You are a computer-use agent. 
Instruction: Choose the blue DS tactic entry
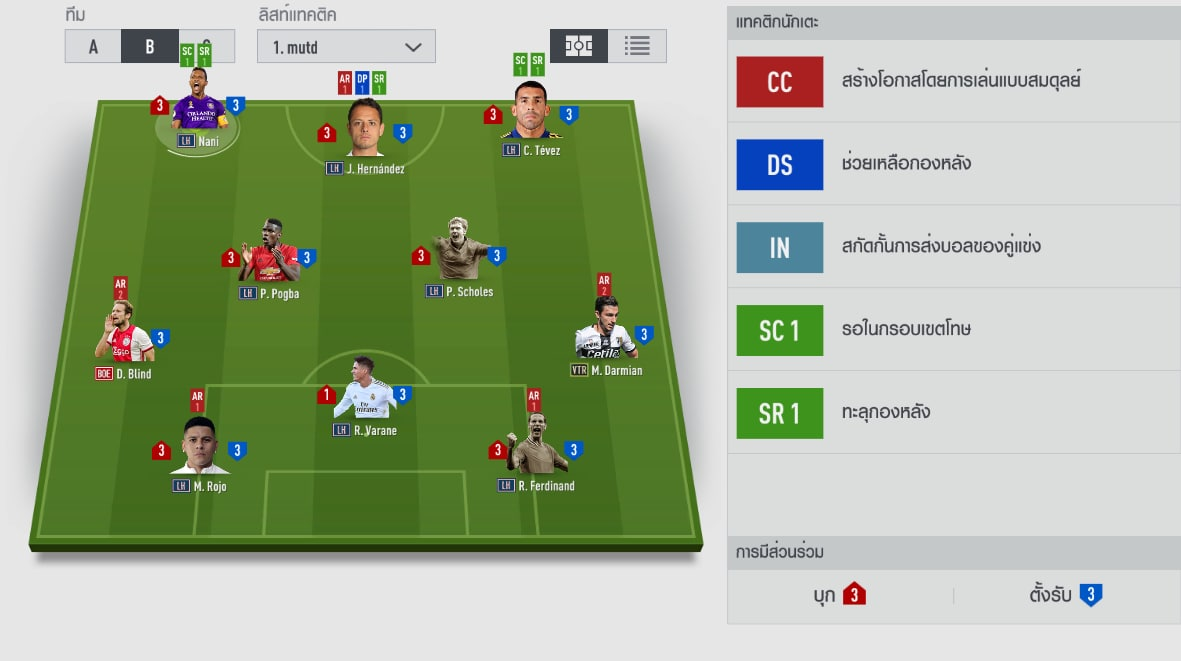click(953, 164)
